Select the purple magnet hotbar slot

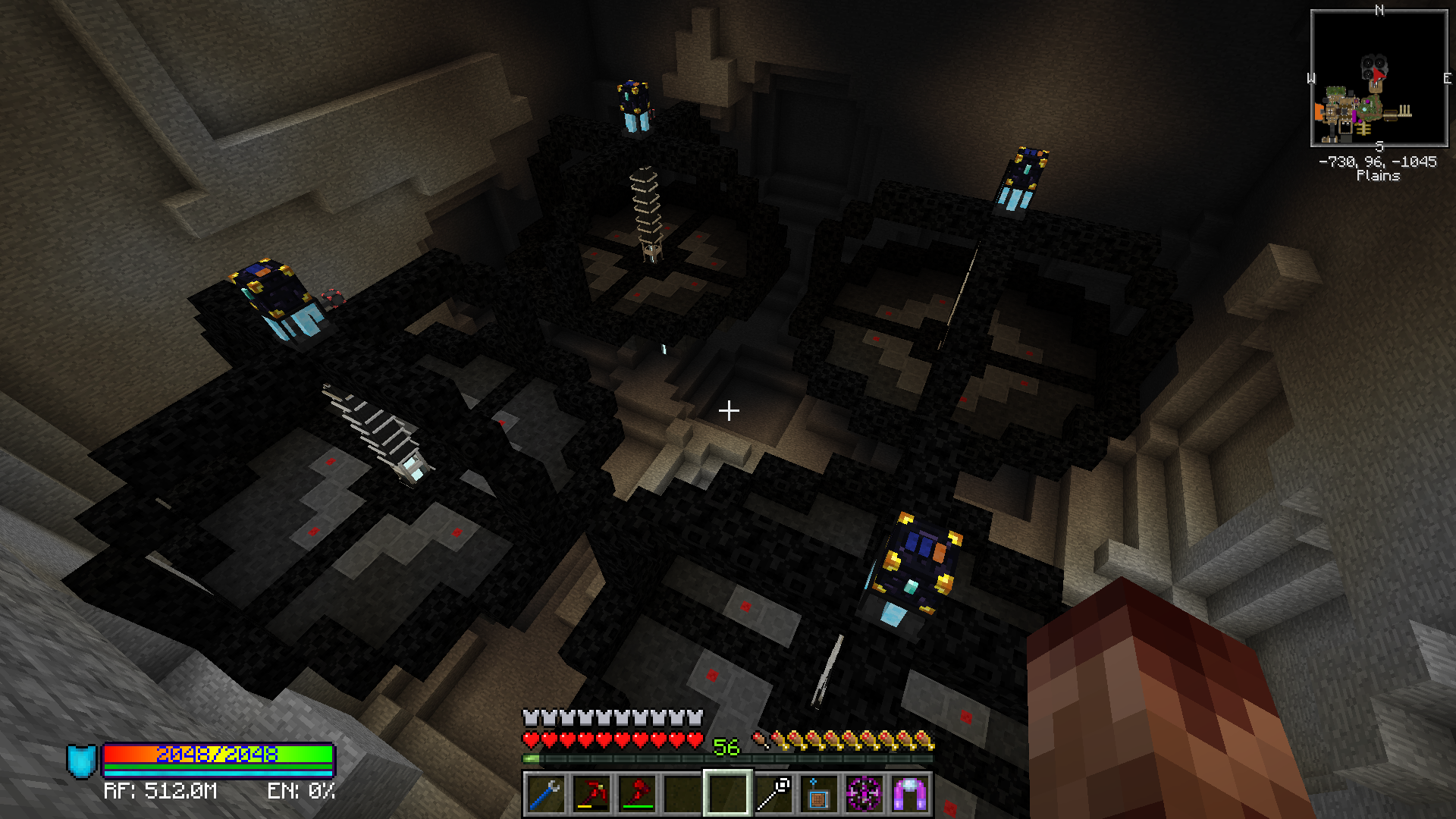[910, 794]
